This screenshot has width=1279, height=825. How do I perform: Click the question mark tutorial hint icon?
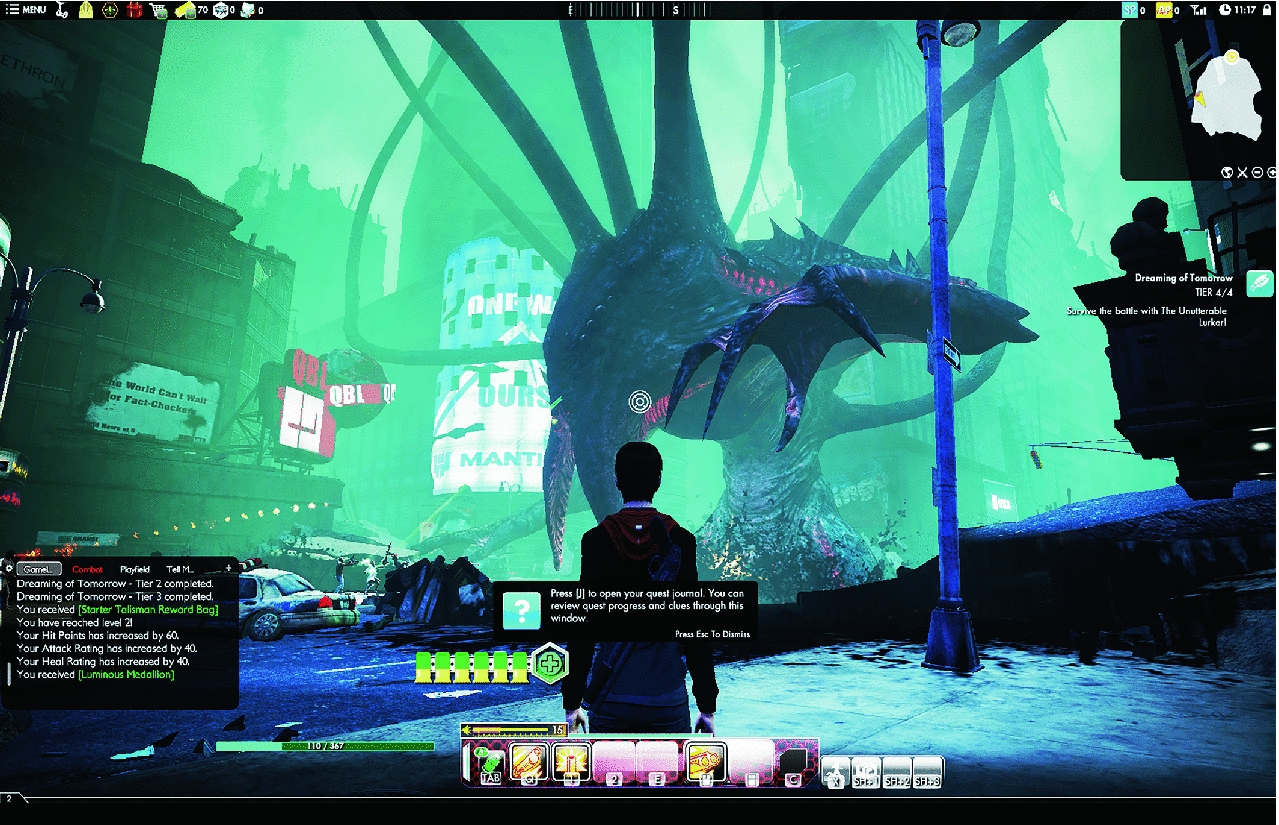tap(521, 609)
